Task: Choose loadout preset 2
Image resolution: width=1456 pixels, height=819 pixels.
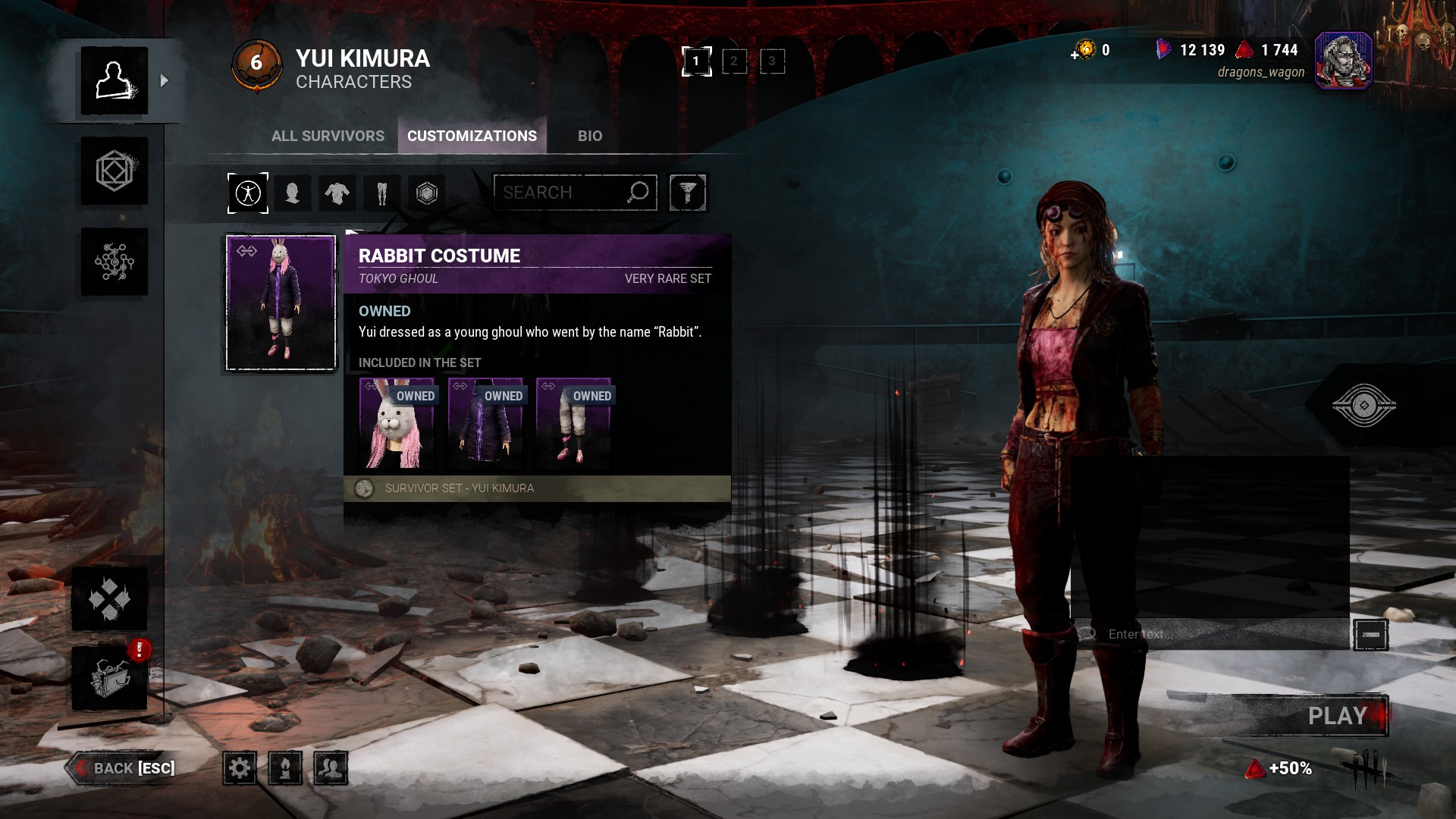Action: [734, 61]
